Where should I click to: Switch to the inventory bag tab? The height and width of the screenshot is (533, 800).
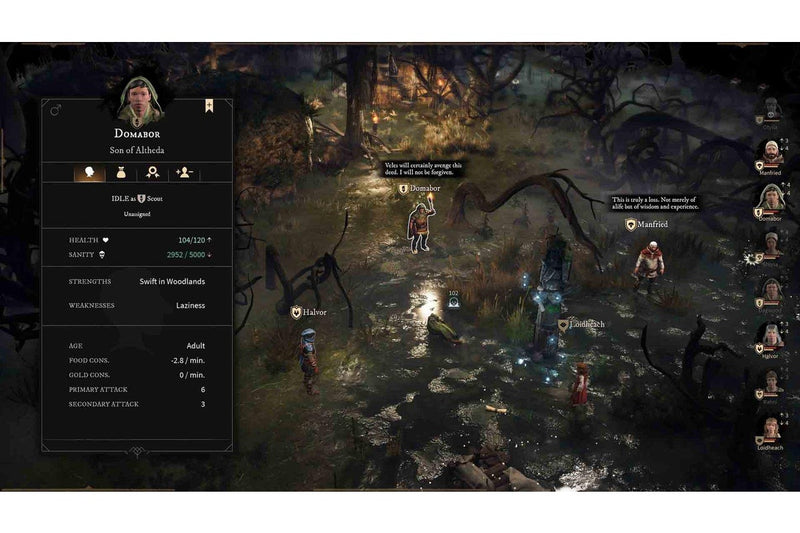[121, 172]
